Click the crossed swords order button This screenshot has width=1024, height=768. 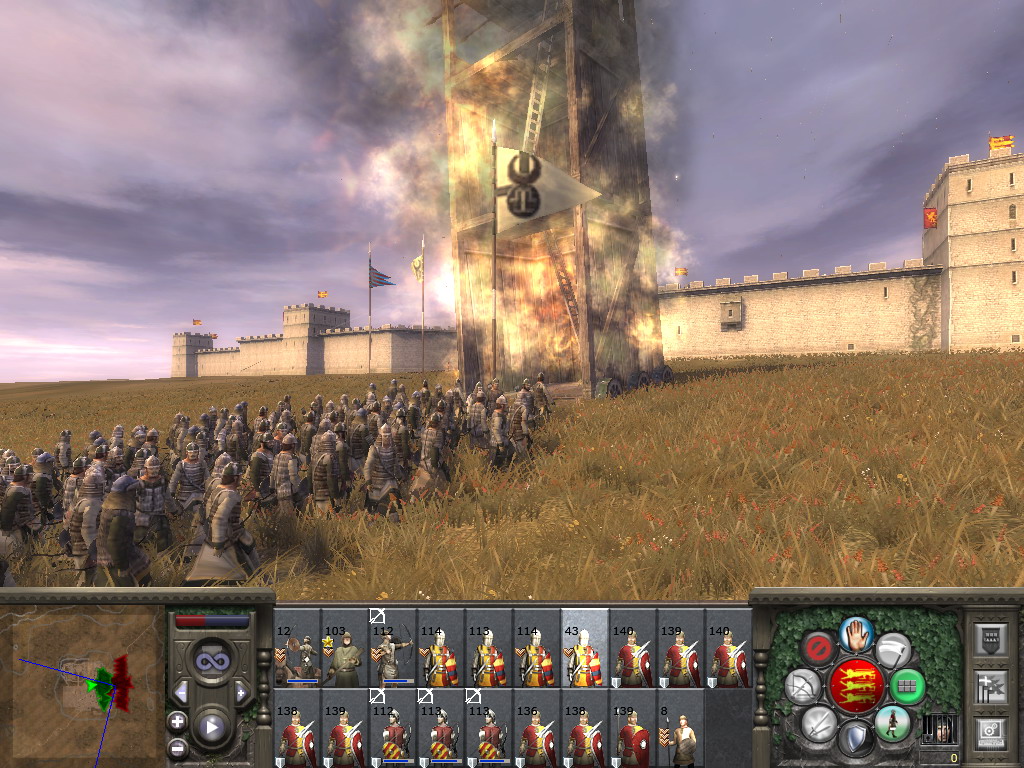point(818,724)
